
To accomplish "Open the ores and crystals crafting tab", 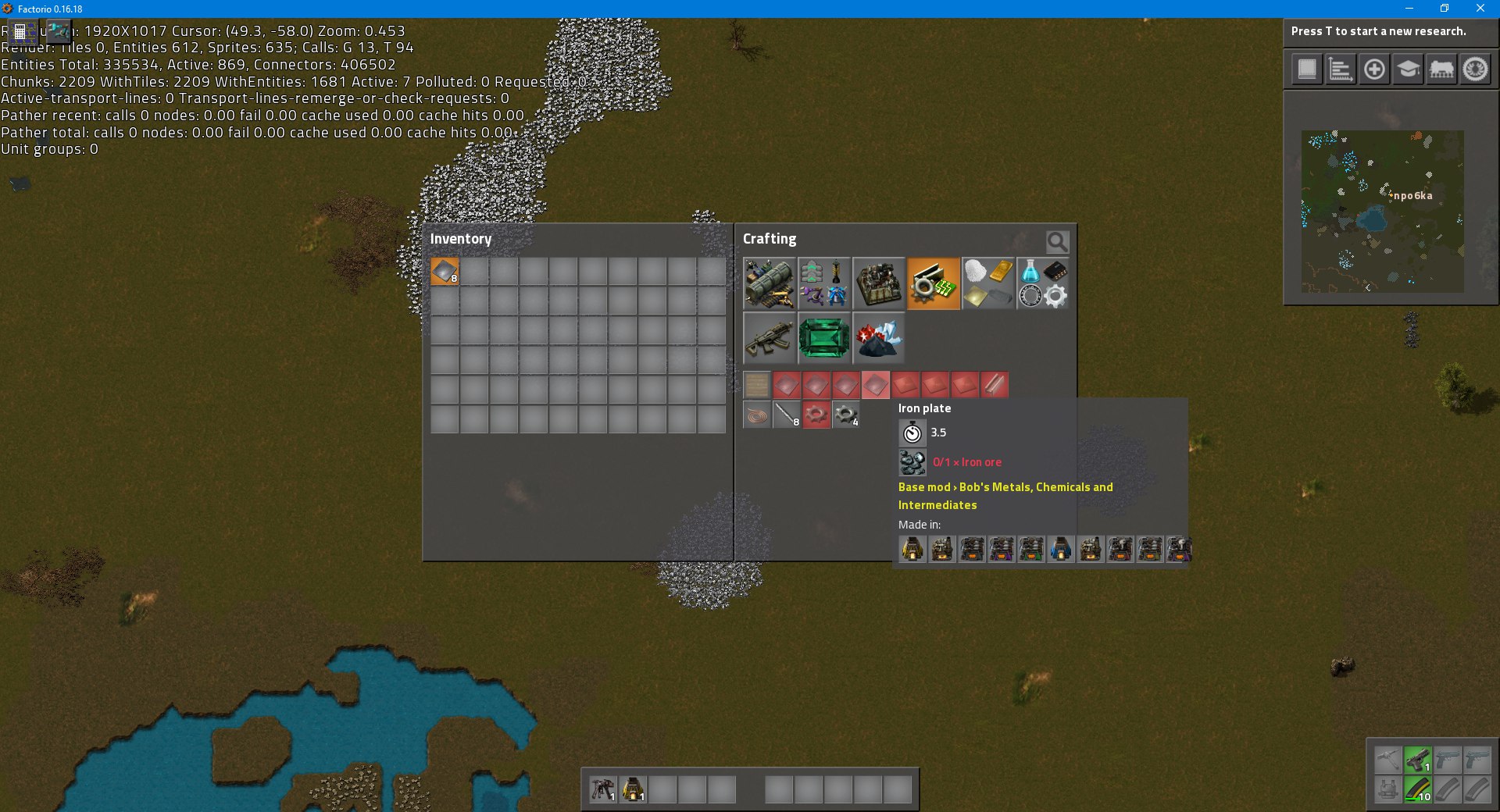I will coord(879,338).
